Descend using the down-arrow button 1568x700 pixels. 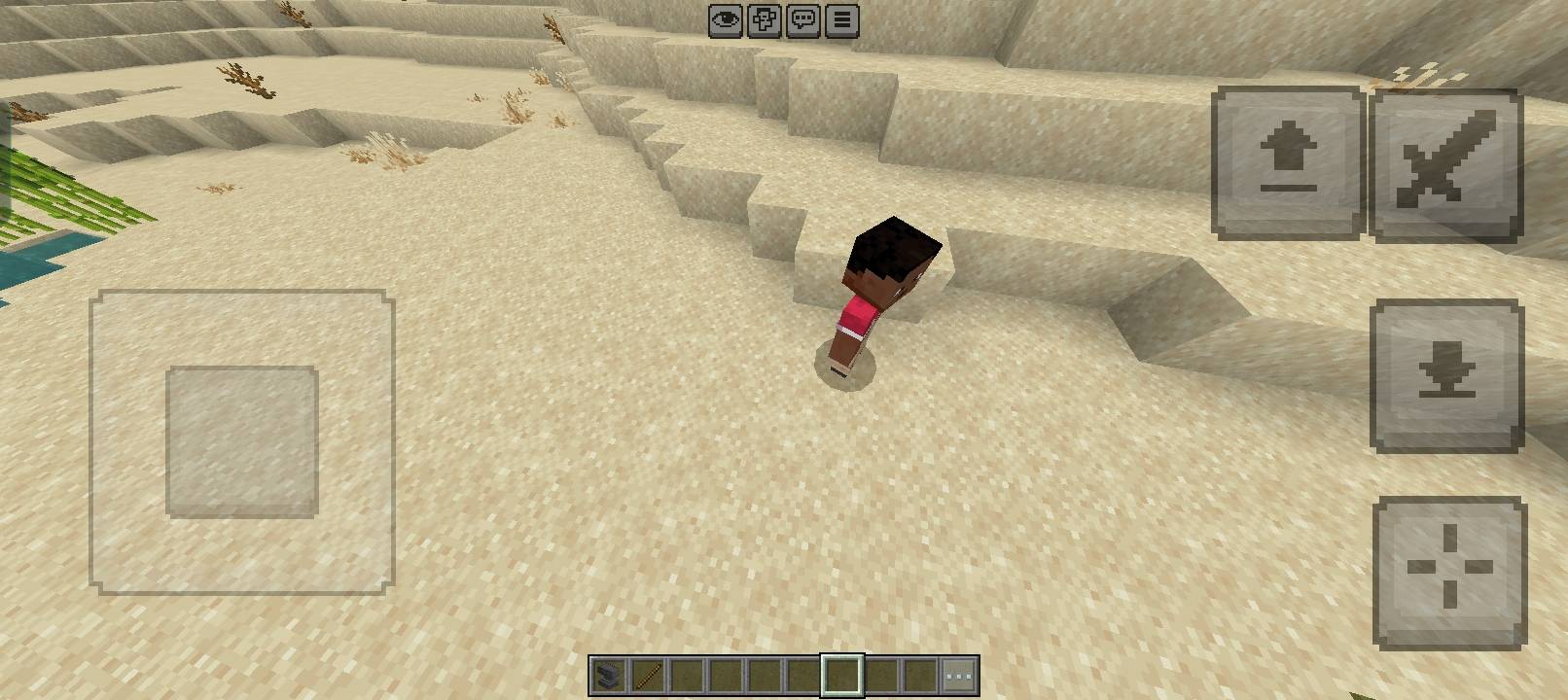coord(1446,372)
